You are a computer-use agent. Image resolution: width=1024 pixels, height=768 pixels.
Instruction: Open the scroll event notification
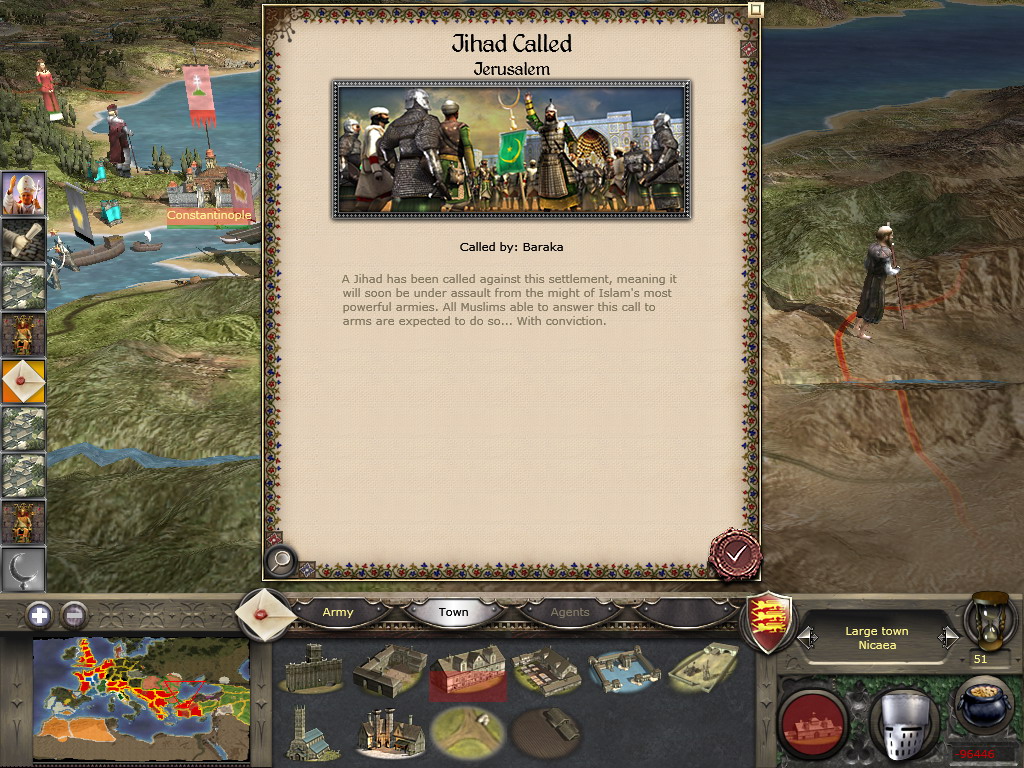pos(22,241)
